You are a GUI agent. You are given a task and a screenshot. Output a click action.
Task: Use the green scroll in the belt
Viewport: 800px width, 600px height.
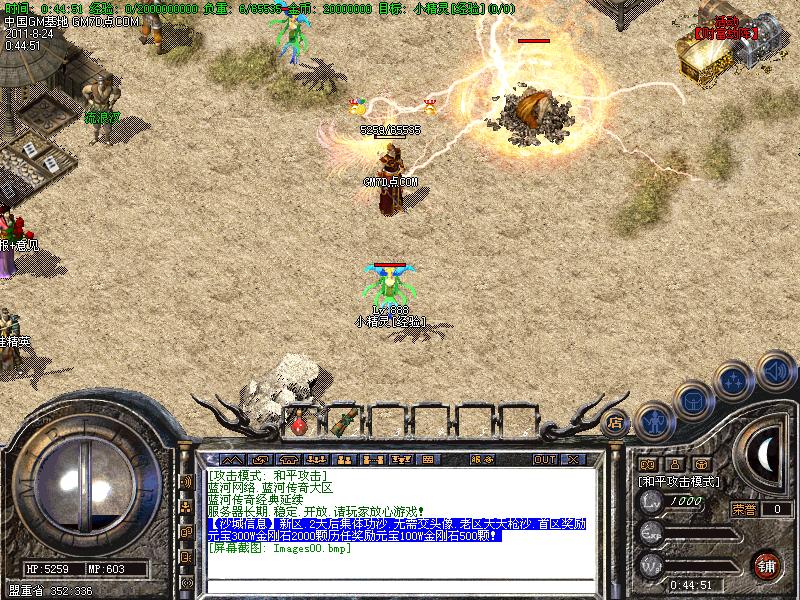tap(349, 418)
